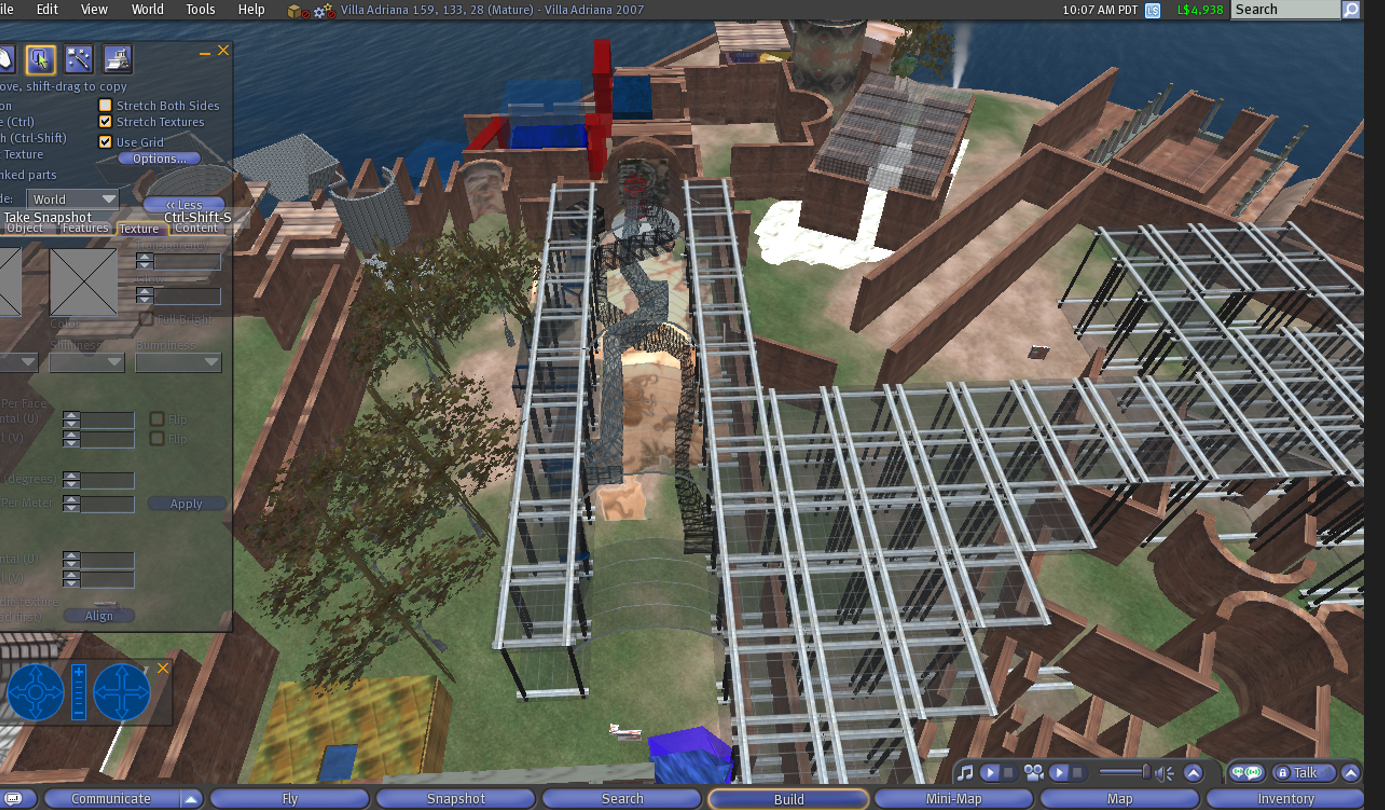Switch to the Content tab
The image size is (1385, 810).
196,228
